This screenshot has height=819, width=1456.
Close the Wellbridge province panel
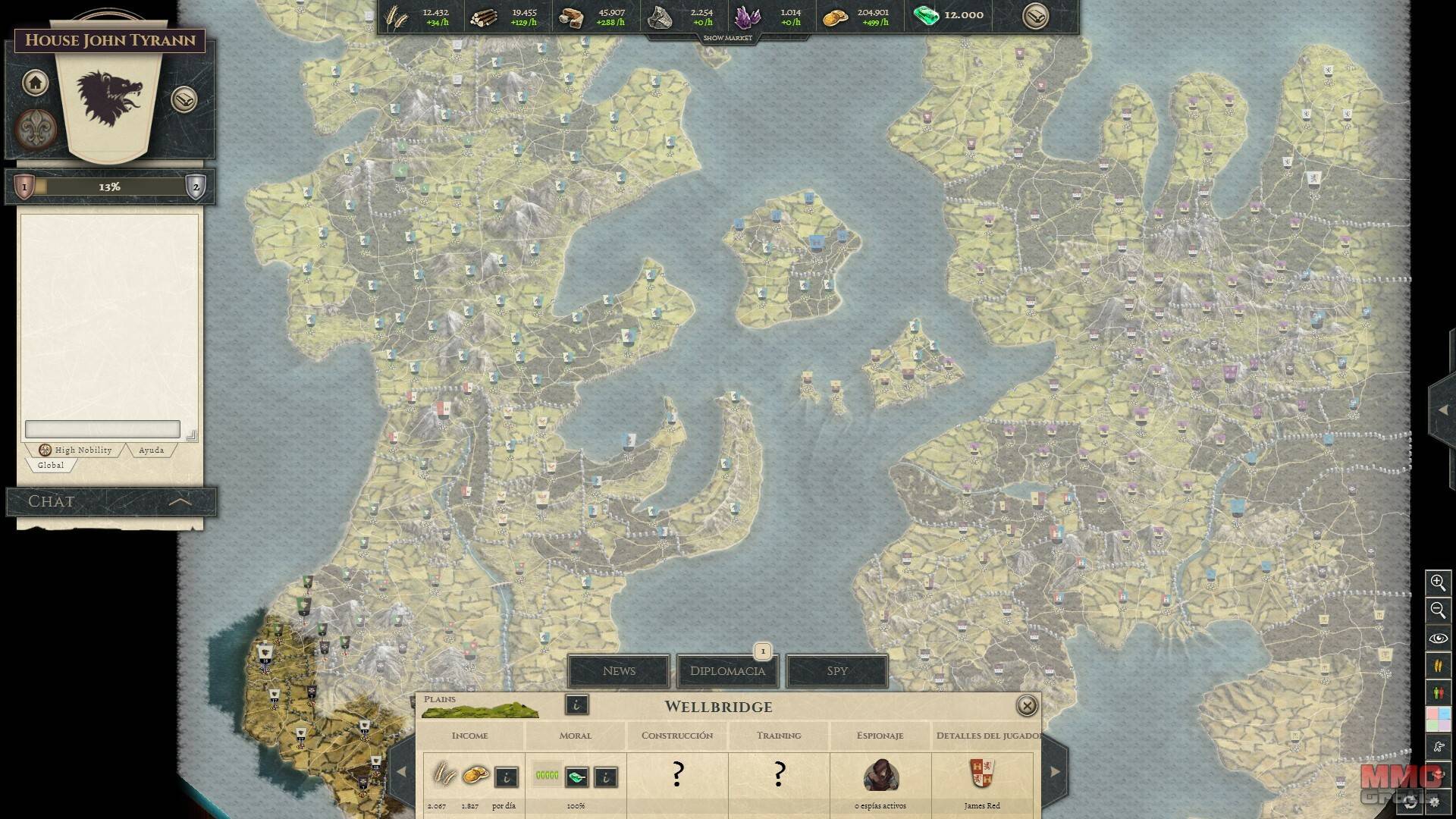click(x=1026, y=706)
